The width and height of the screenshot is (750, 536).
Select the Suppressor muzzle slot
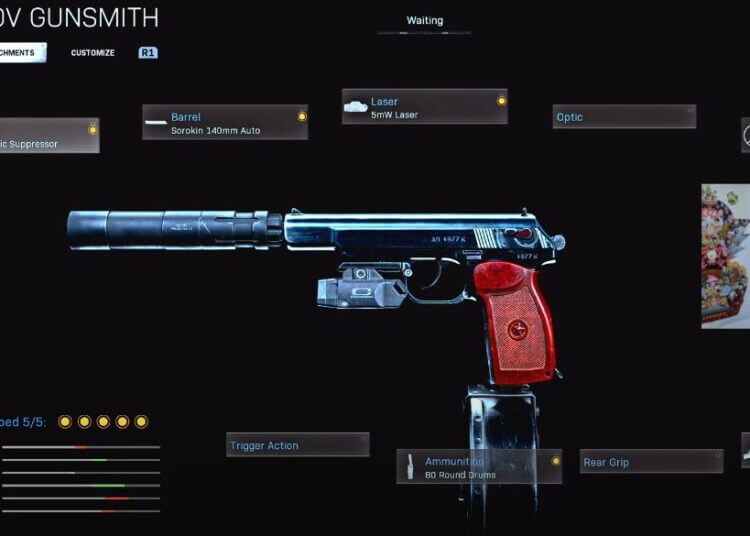pyautogui.click(x=48, y=136)
